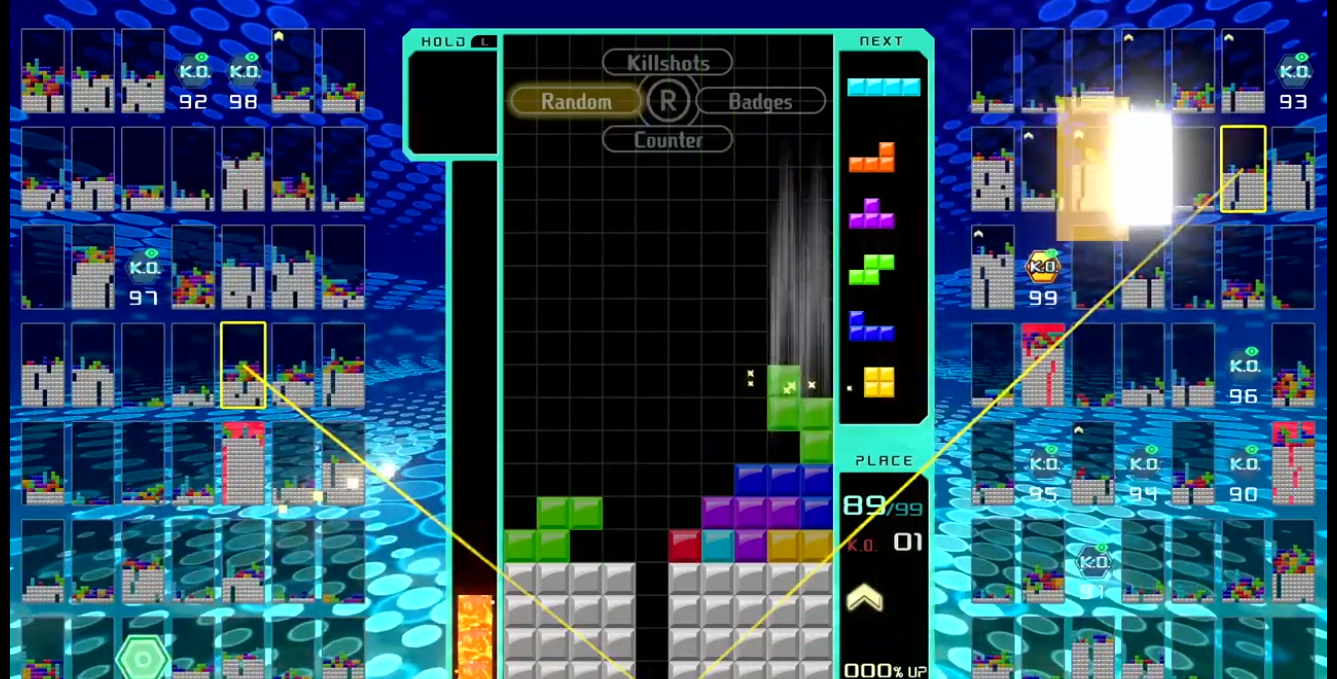Click the opponent board marked K.O. 92
The height and width of the screenshot is (679, 1337).
point(193,71)
